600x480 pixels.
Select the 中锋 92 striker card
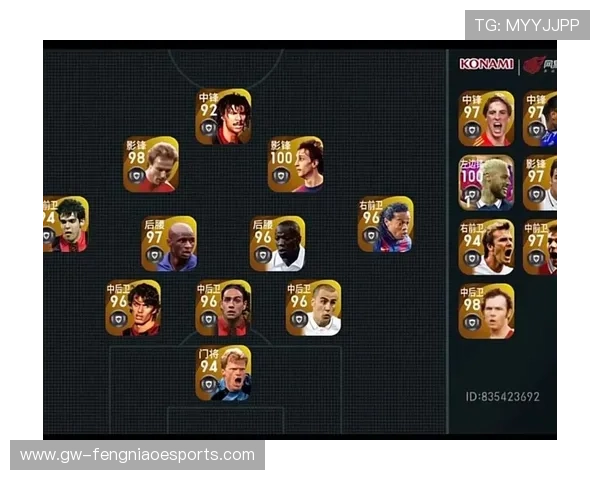click(x=223, y=117)
